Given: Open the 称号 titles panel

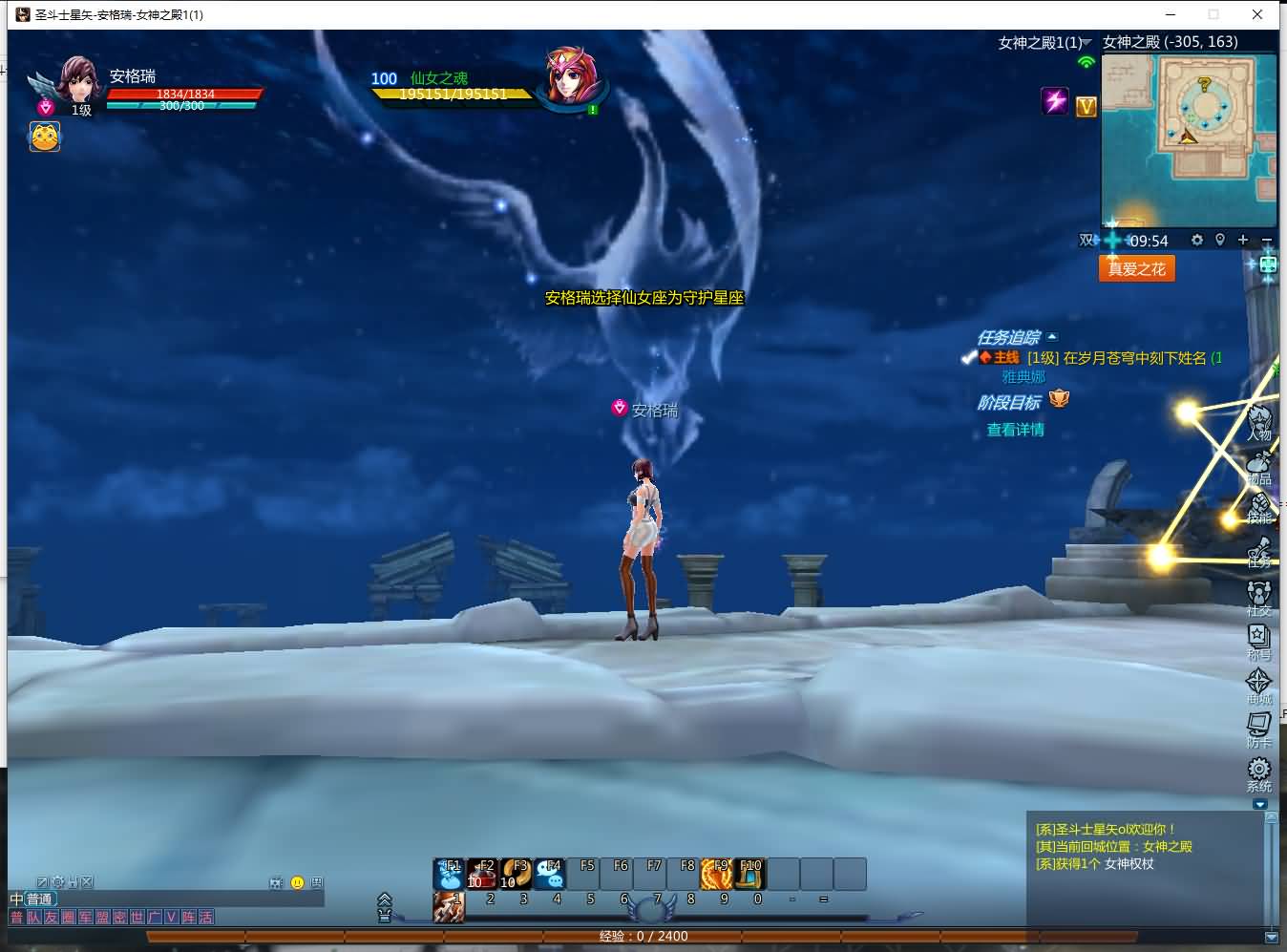Looking at the screenshot, I should point(1259,641).
